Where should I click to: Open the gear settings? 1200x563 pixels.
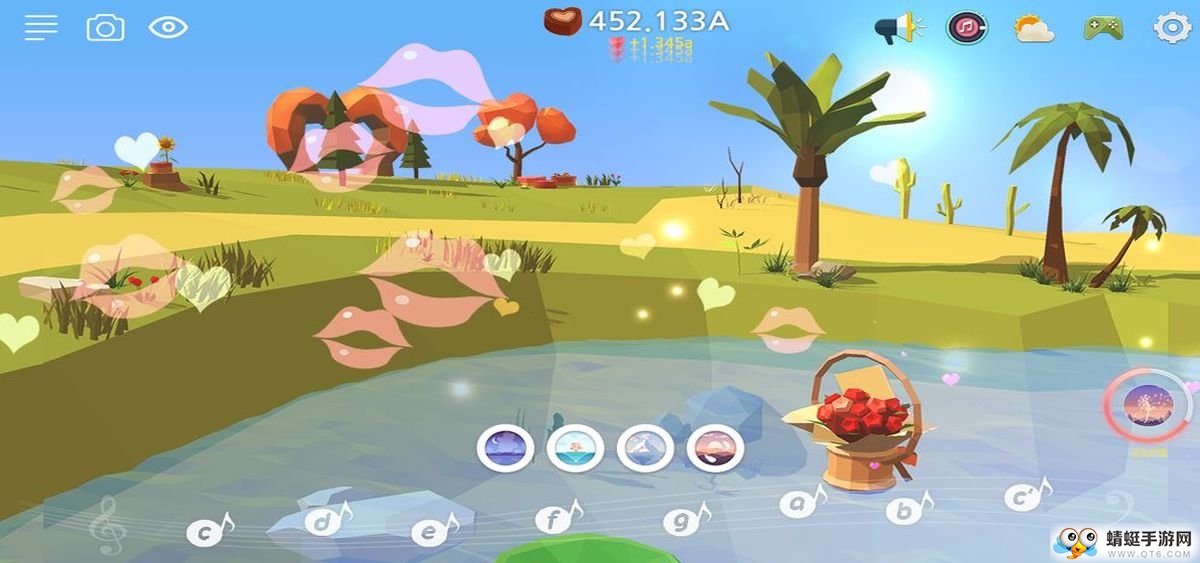click(x=1172, y=28)
